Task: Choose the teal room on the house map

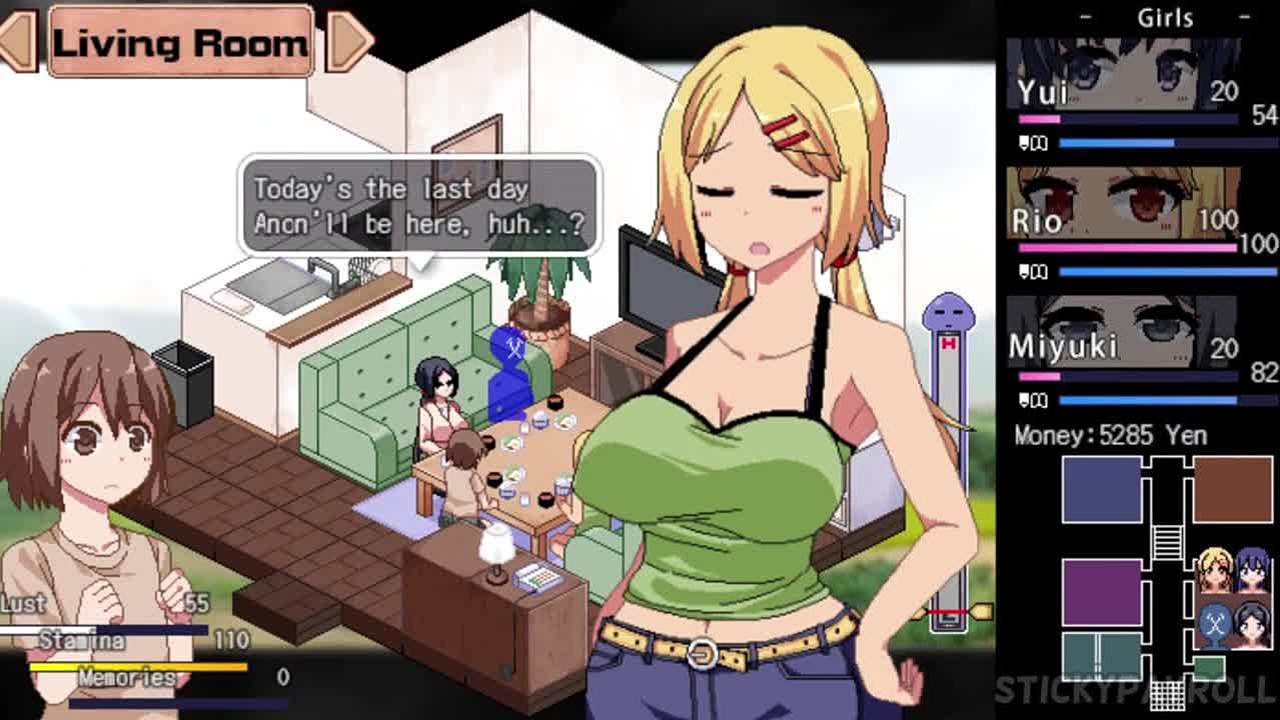Action: [1101, 655]
